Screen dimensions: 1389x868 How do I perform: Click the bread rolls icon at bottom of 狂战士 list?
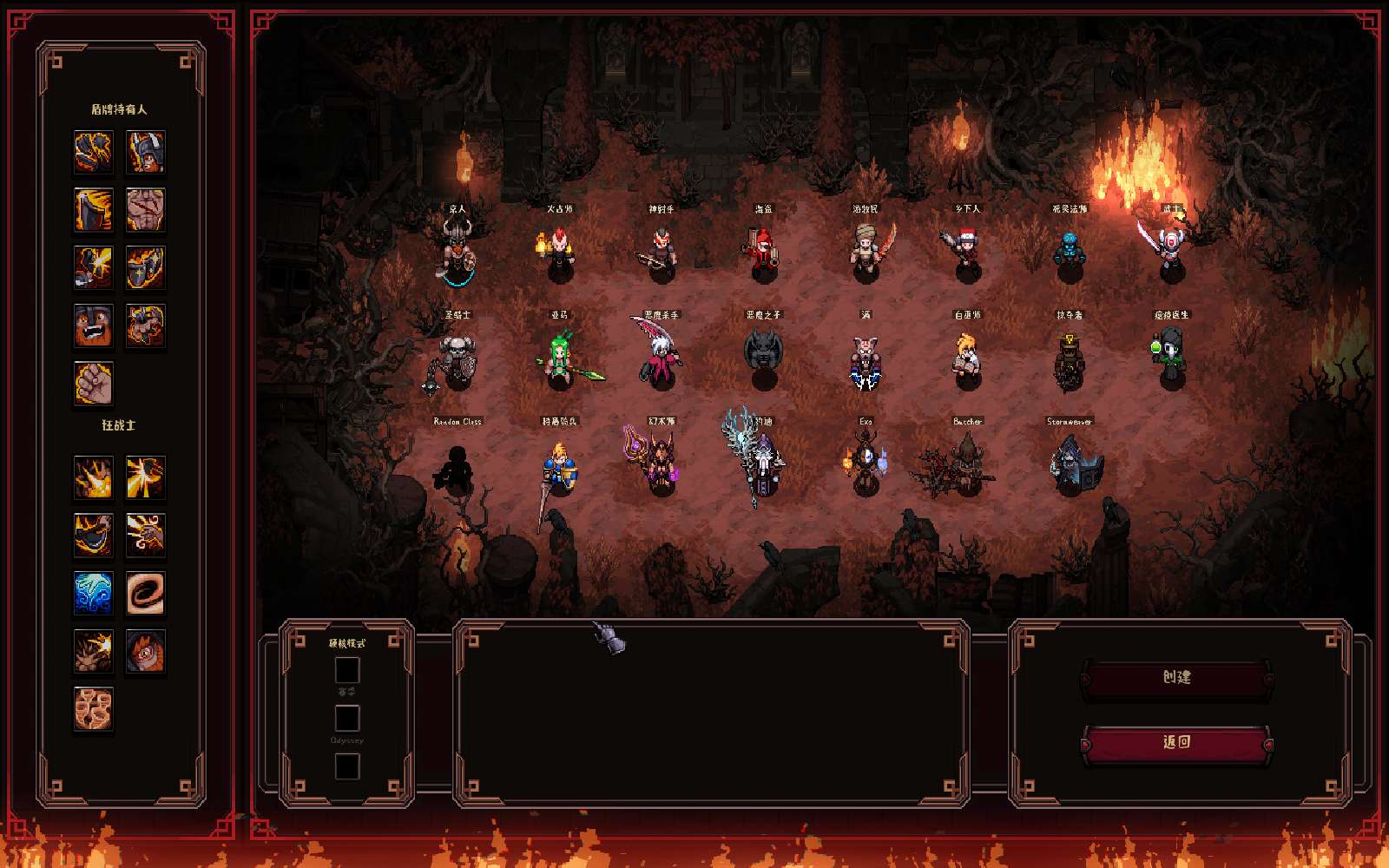(93, 710)
